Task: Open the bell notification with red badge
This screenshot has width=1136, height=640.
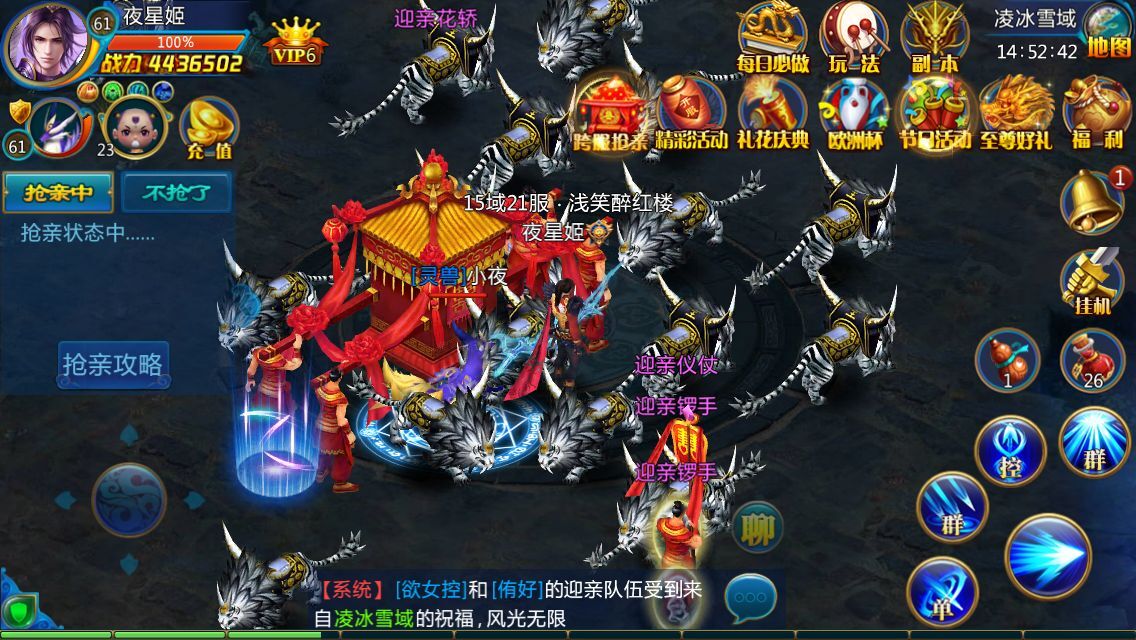Action: point(1092,201)
